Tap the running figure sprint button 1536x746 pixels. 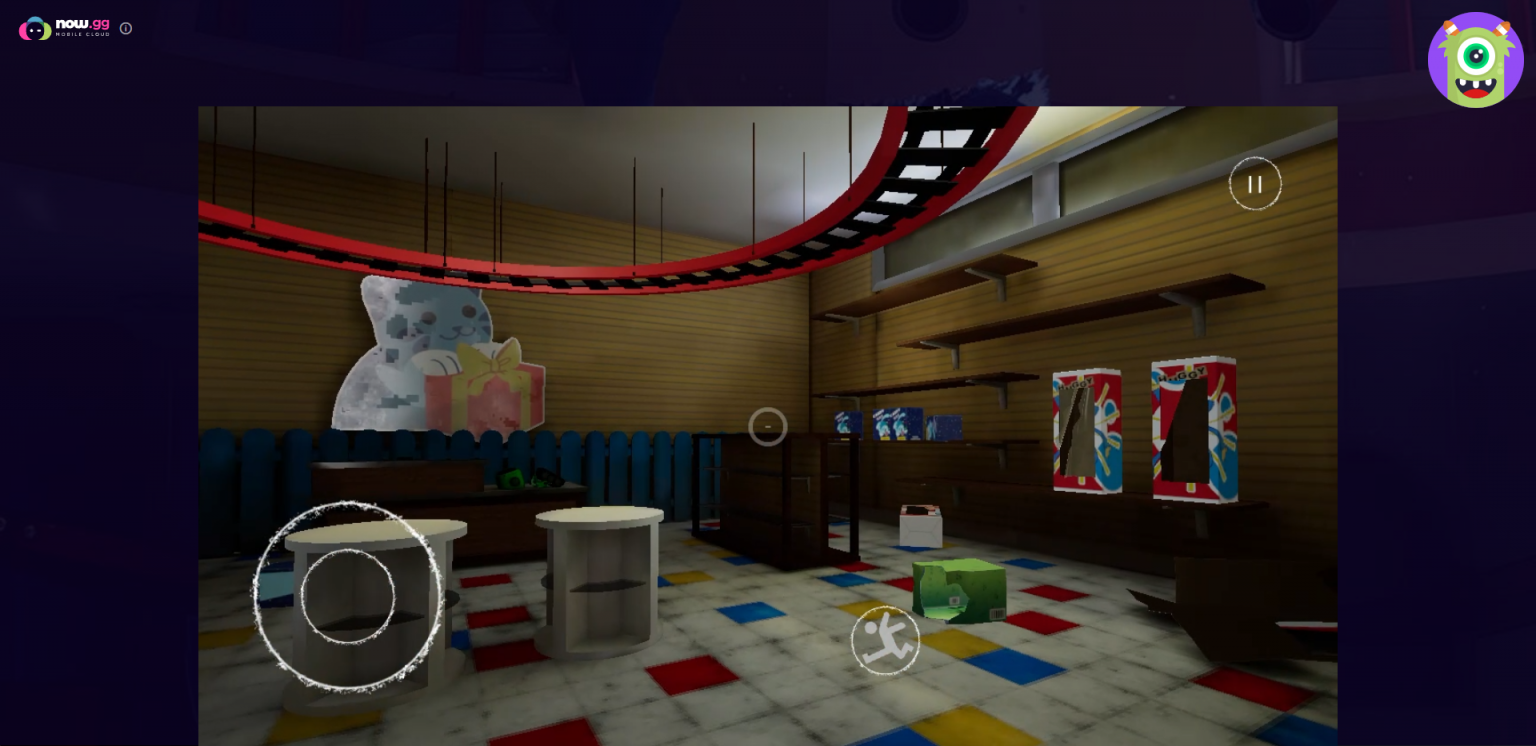pyautogui.click(x=885, y=640)
